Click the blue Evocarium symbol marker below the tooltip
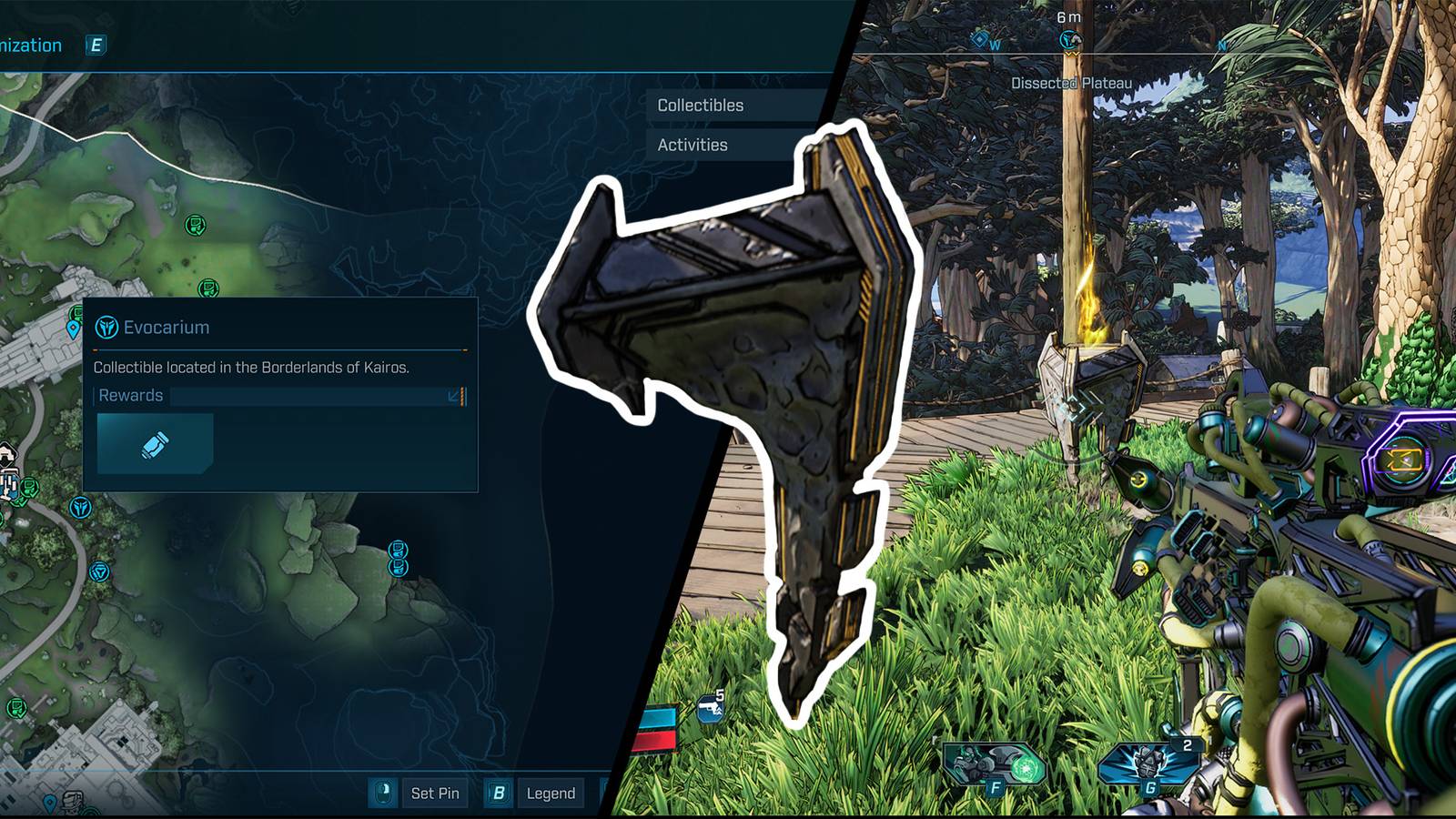 pyautogui.click(x=78, y=506)
